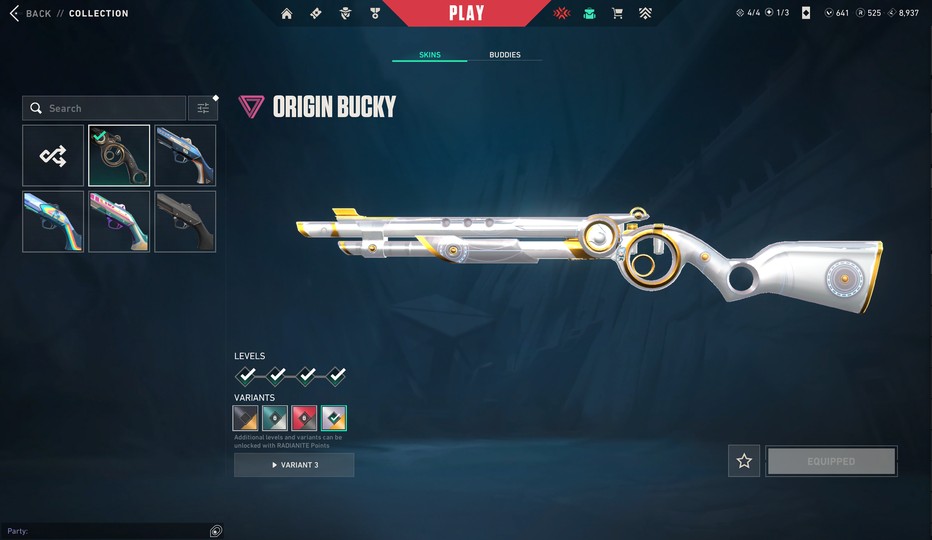Viewport: 932px width, 540px height.
Task: Click the Valorant Points balance
Action: coord(836,14)
